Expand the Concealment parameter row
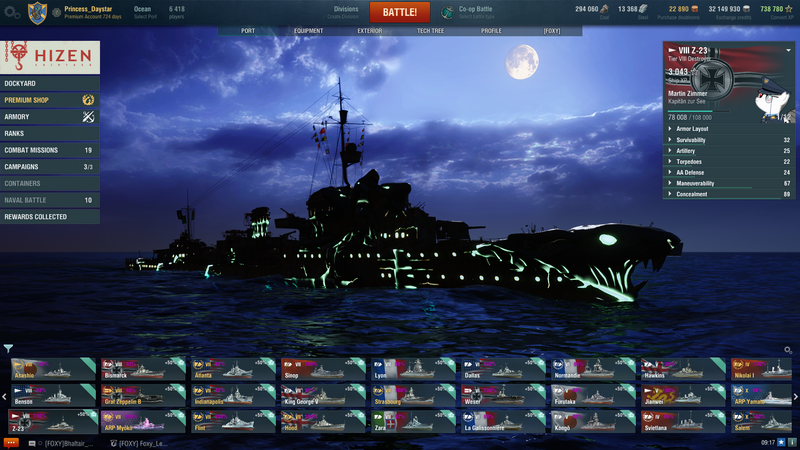 pyautogui.click(x=728, y=194)
